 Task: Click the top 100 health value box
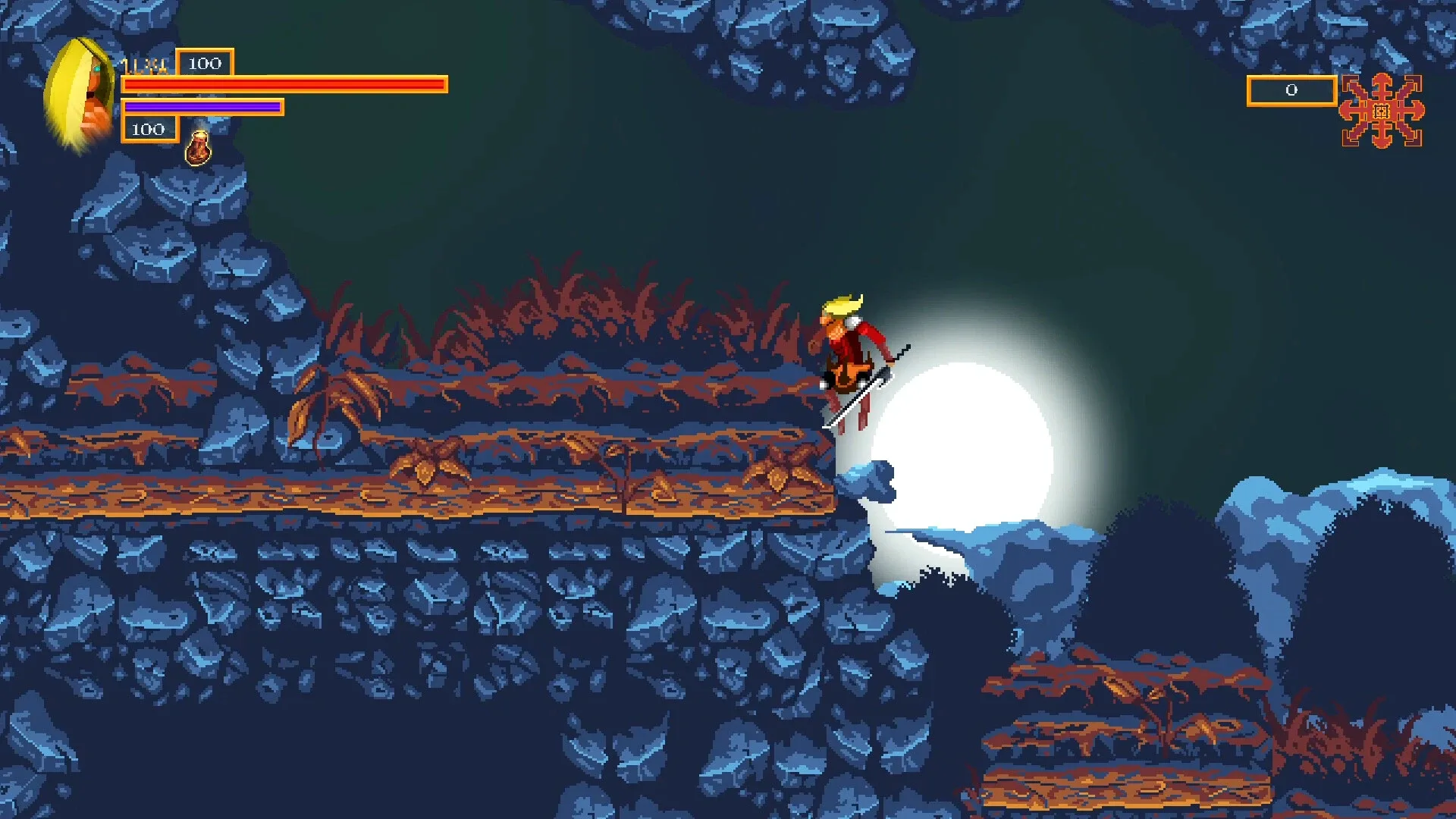pos(203,64)
